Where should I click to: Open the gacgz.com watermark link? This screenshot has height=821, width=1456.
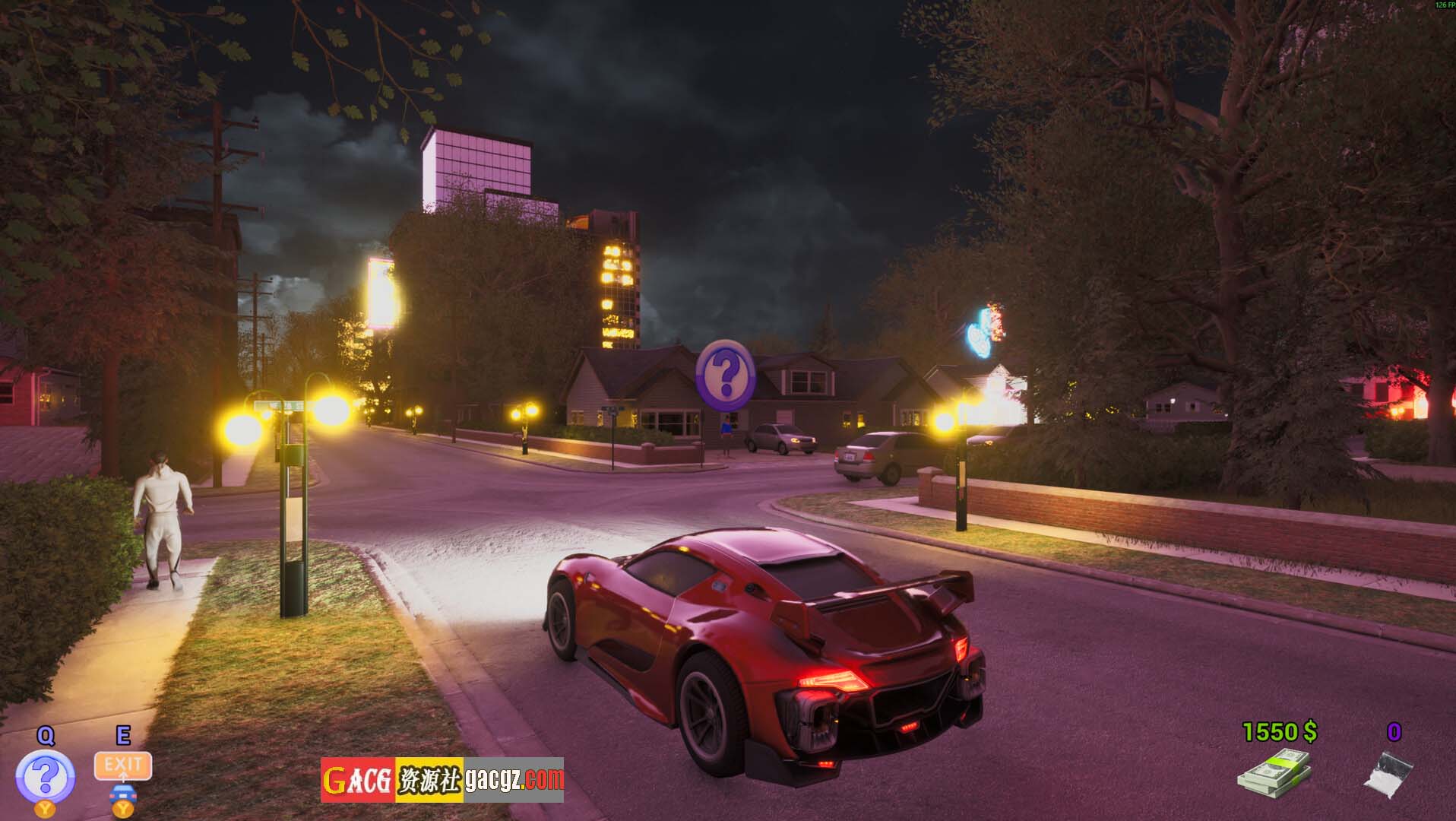514,780
